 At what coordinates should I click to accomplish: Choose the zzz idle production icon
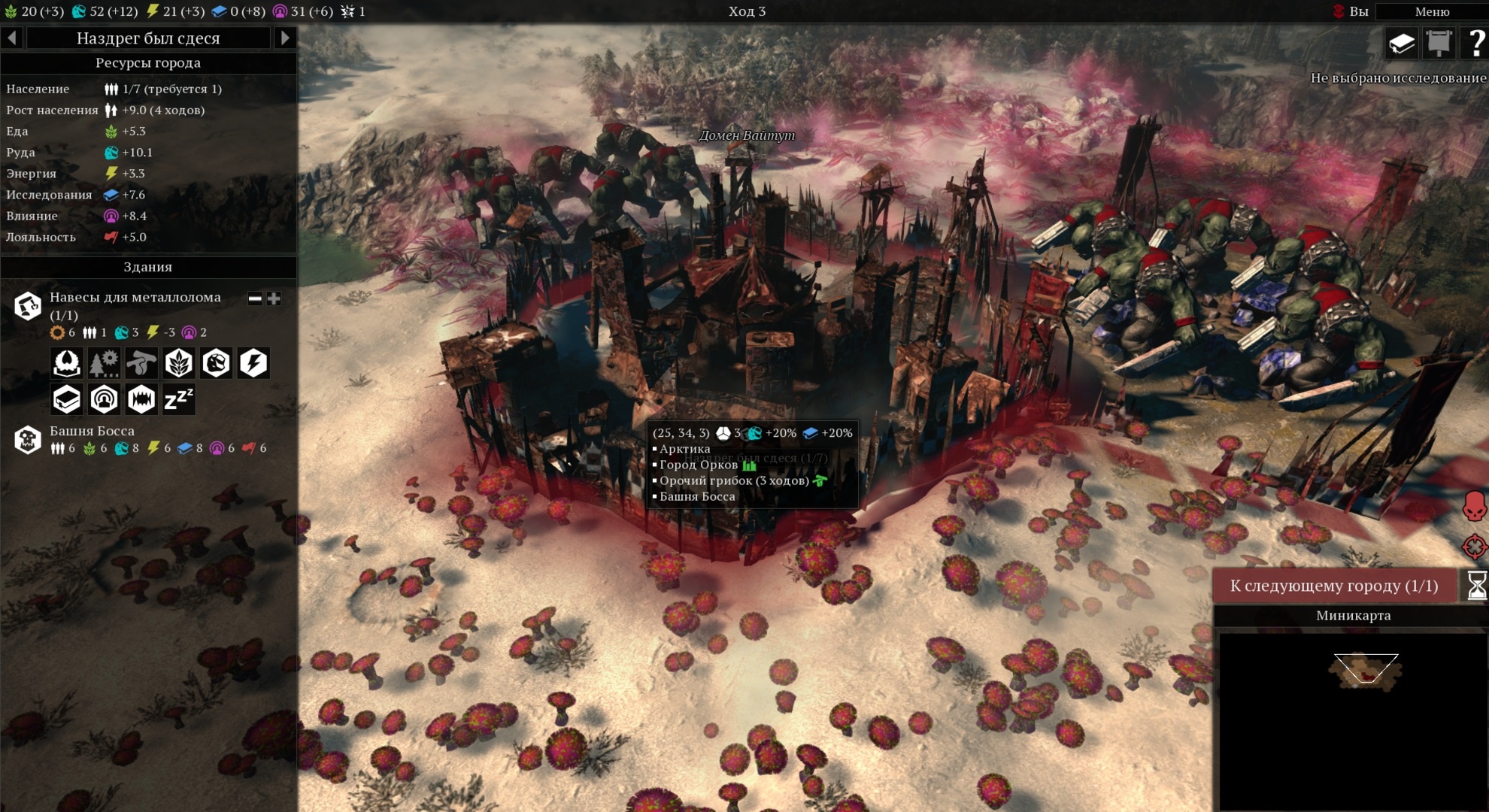pos(178,399)
